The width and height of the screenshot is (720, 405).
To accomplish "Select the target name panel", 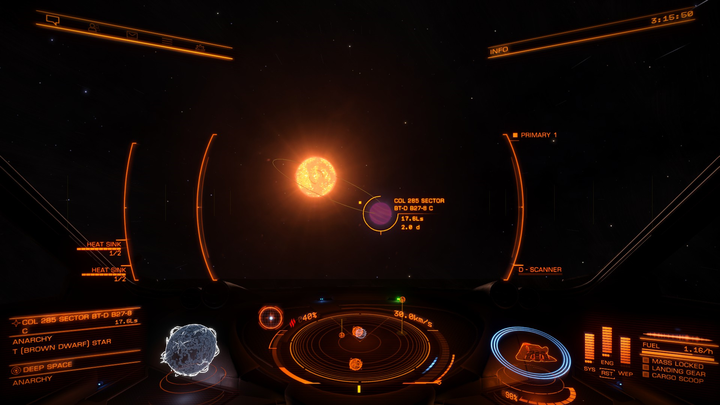I will coord(75,316).
